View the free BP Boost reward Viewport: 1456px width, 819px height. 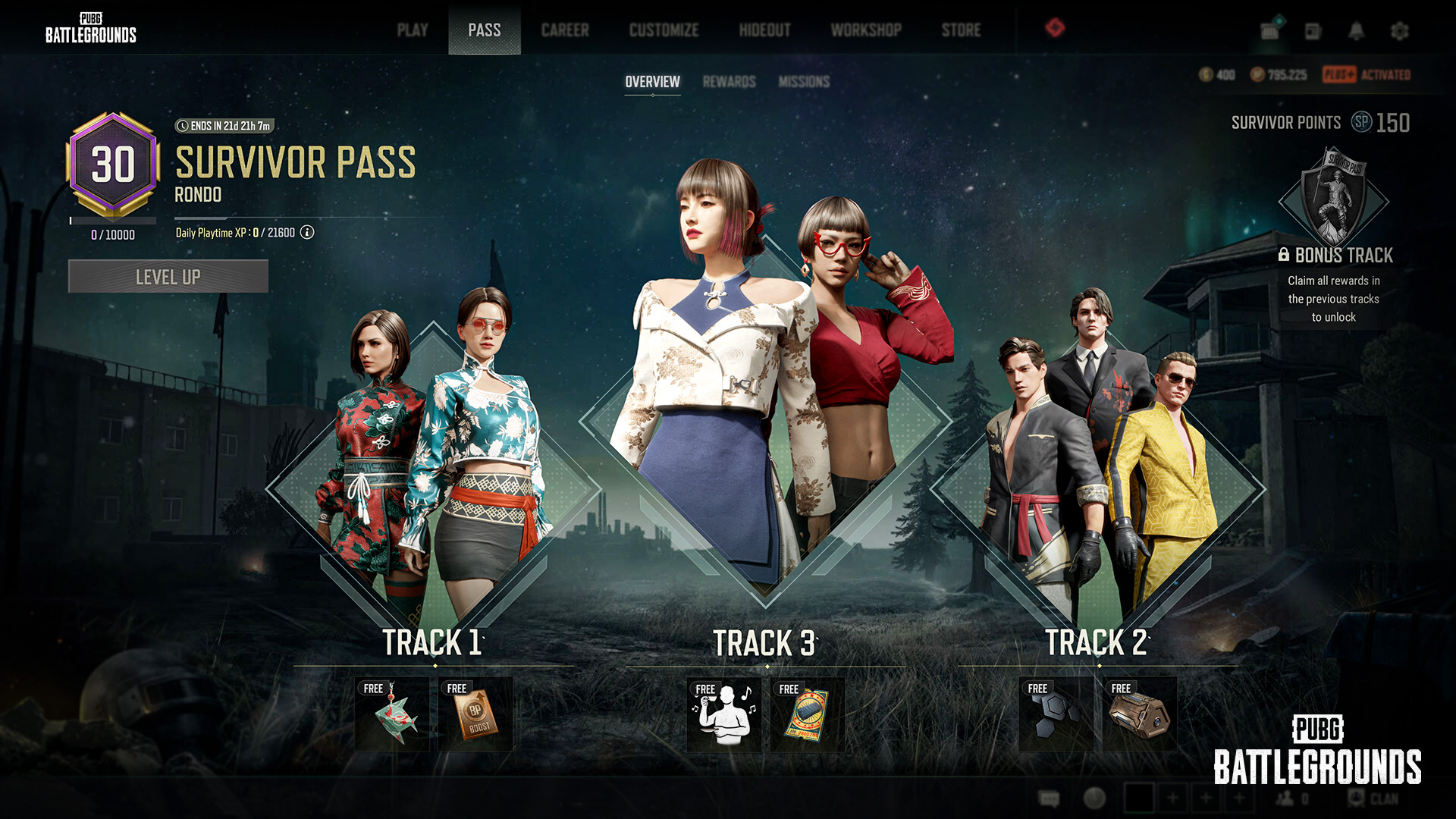[x=475, y=714]
